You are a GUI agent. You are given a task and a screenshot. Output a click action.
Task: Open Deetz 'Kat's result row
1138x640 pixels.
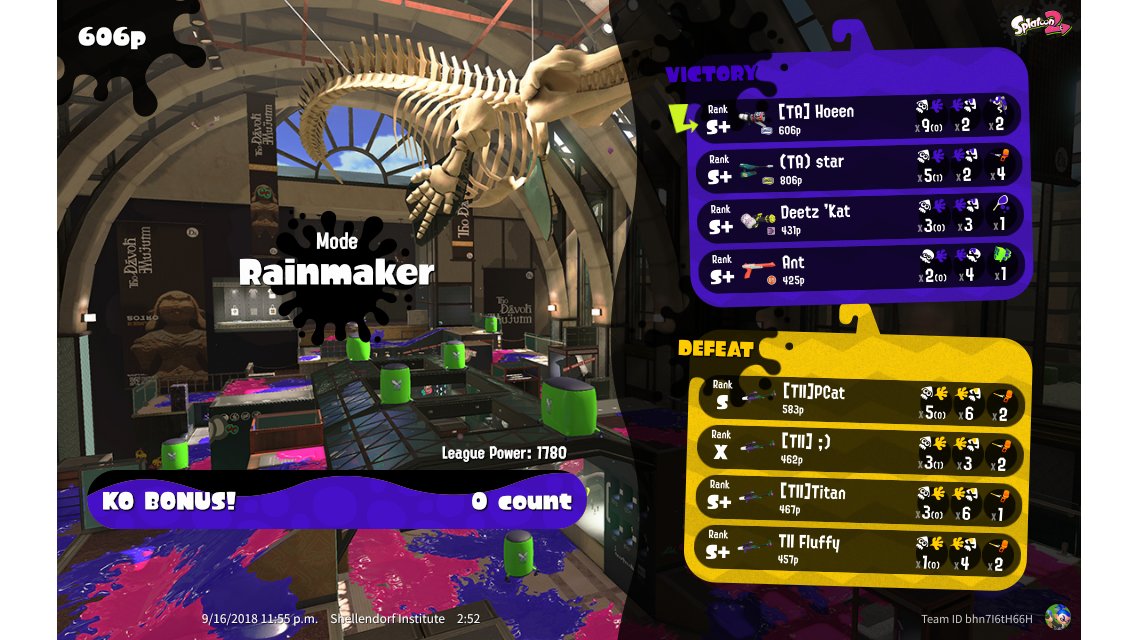click(860, 218)
